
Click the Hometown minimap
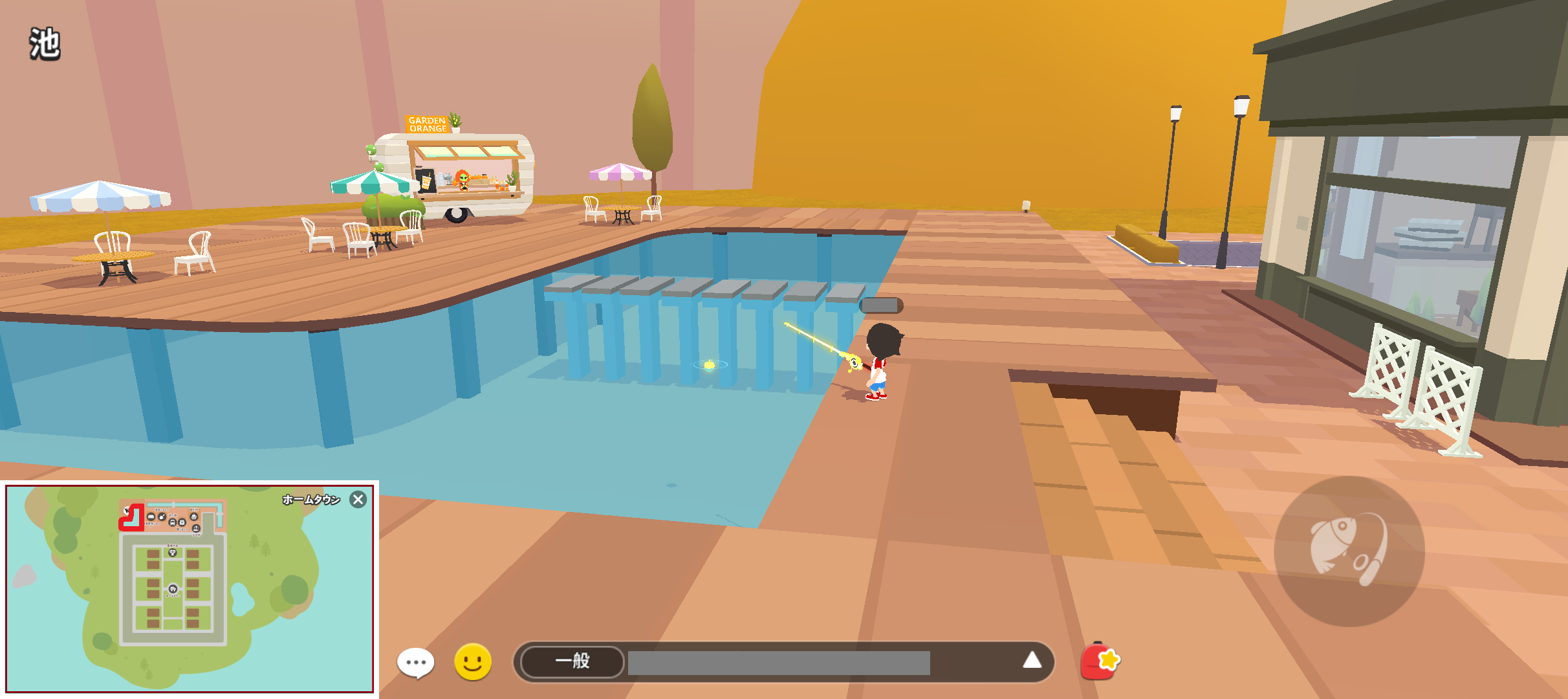point(190,589)
